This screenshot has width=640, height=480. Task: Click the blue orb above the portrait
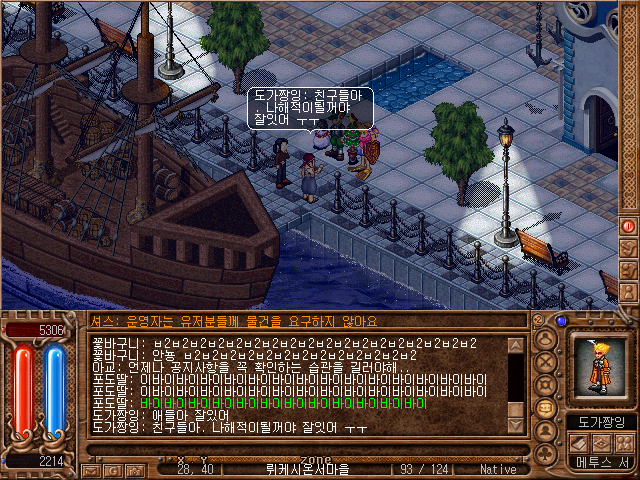pos(561,322)
